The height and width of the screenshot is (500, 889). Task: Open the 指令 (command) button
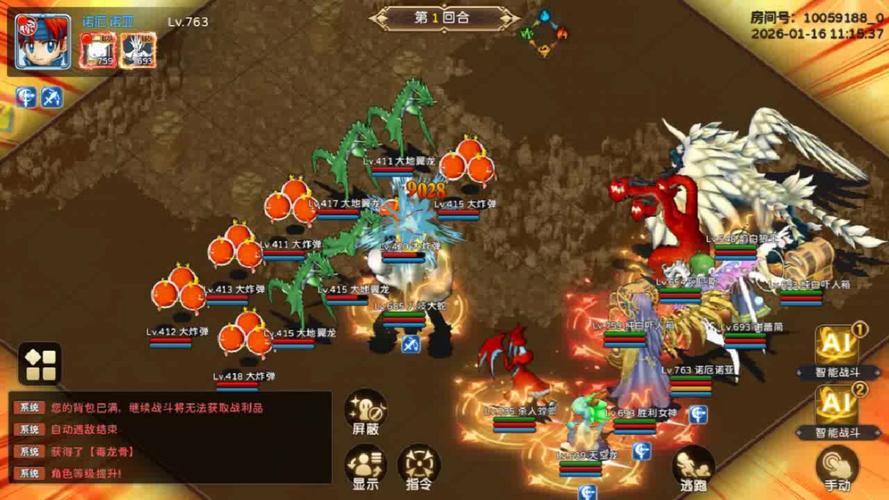pyautogui.click(x=419, y=467)
